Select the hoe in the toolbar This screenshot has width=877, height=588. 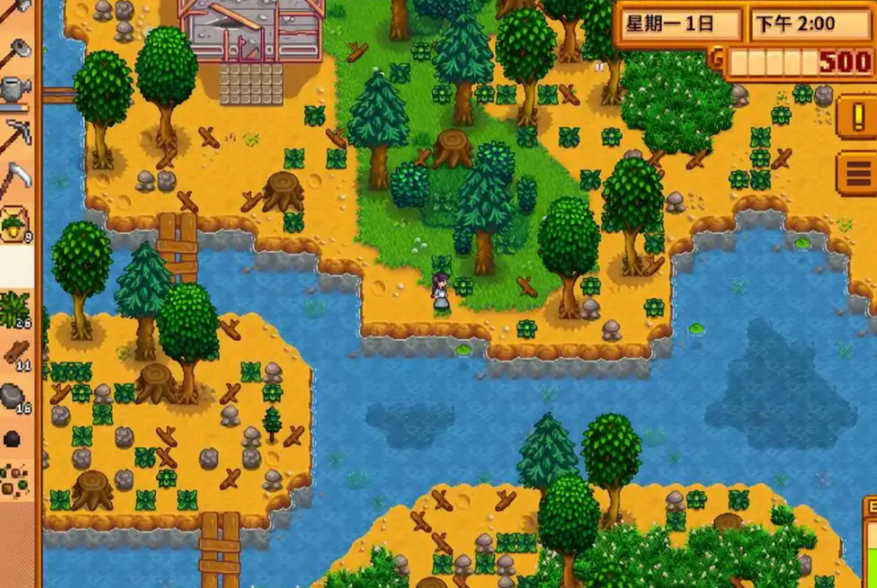pos(16,49)
